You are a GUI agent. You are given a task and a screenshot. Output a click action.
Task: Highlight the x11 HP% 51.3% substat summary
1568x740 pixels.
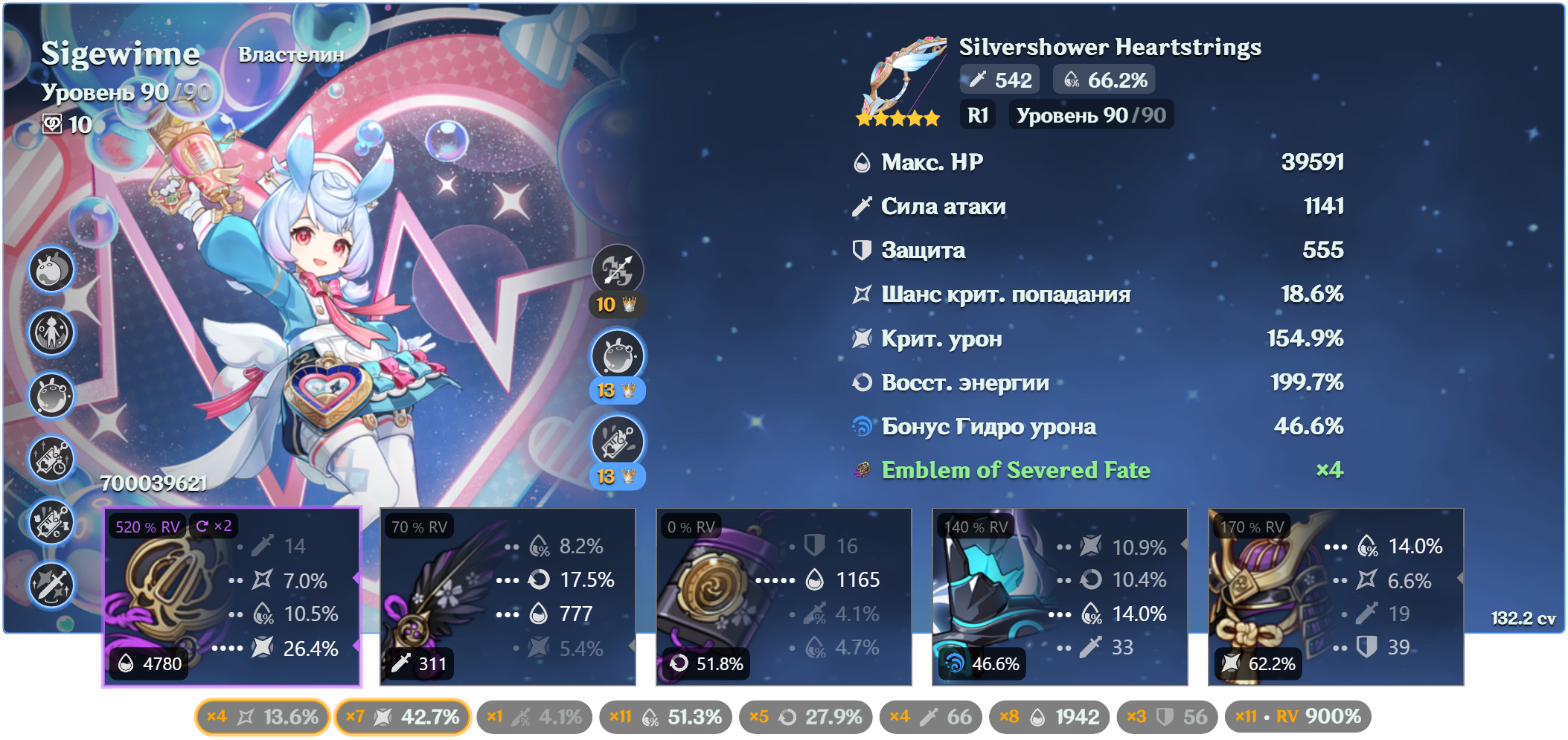(665, 717)
